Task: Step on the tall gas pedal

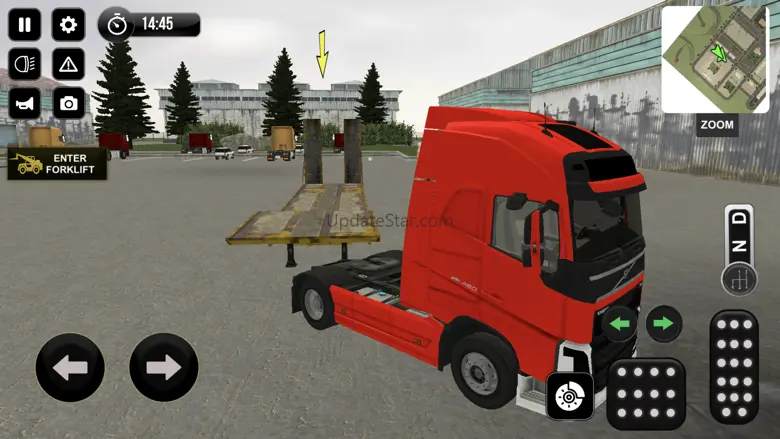Action: [x=733, y=366]
